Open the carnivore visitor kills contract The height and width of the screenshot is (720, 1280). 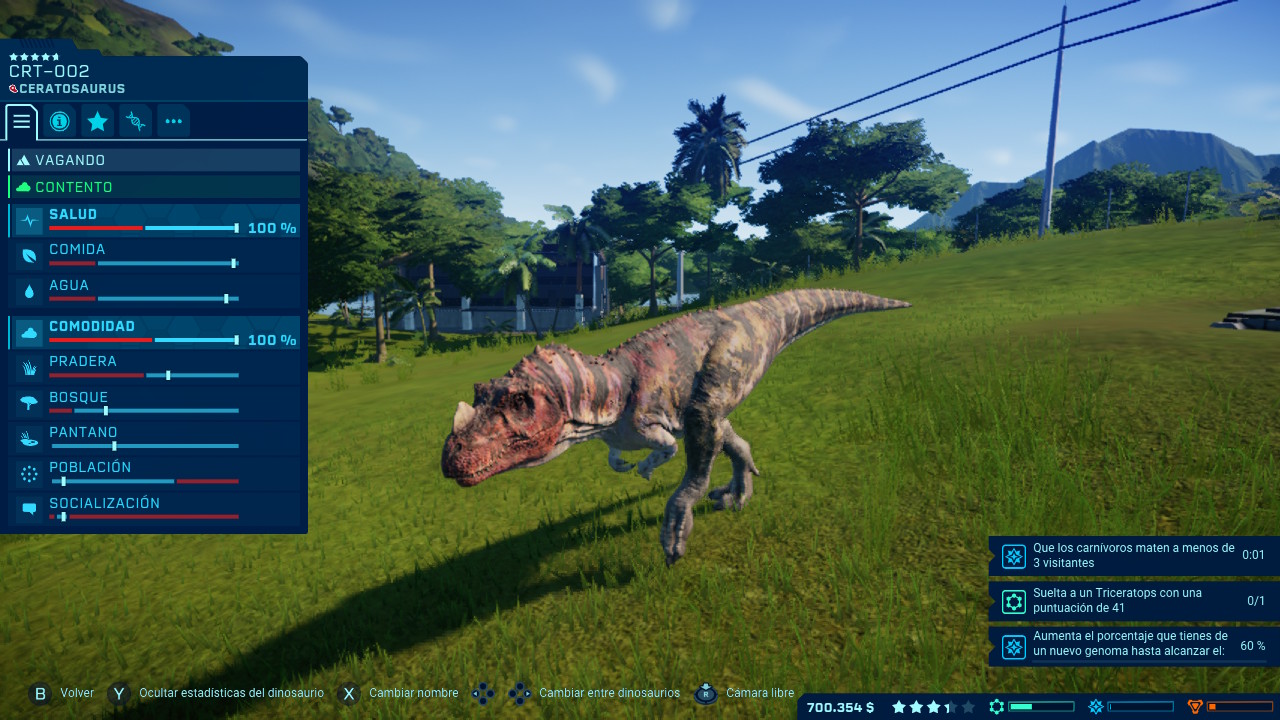click(x=1133, y=556)
